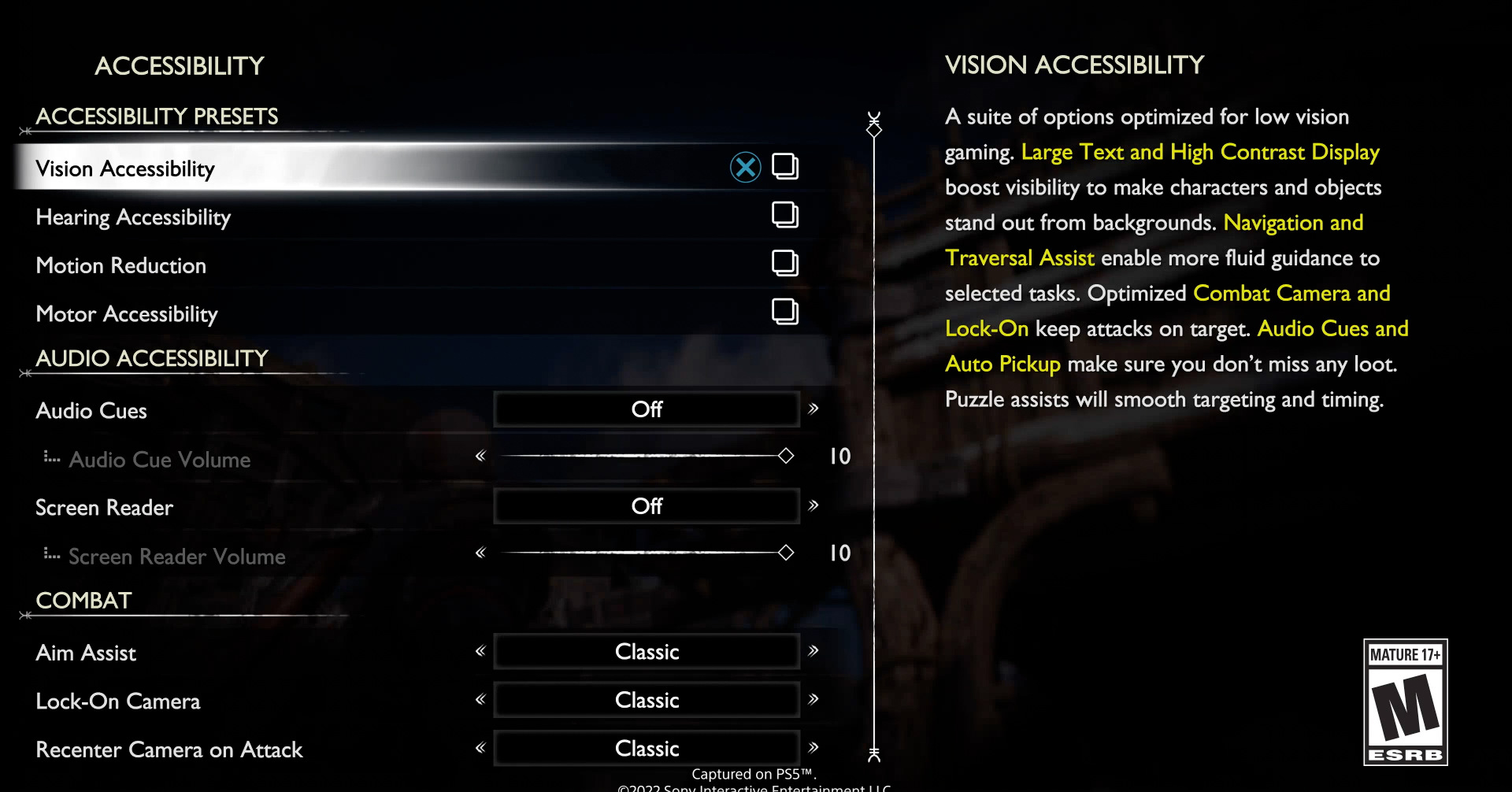1512x792 pixels.
Task: Select the Hearing Accessibility preset entry
Action: pos(133,217)
